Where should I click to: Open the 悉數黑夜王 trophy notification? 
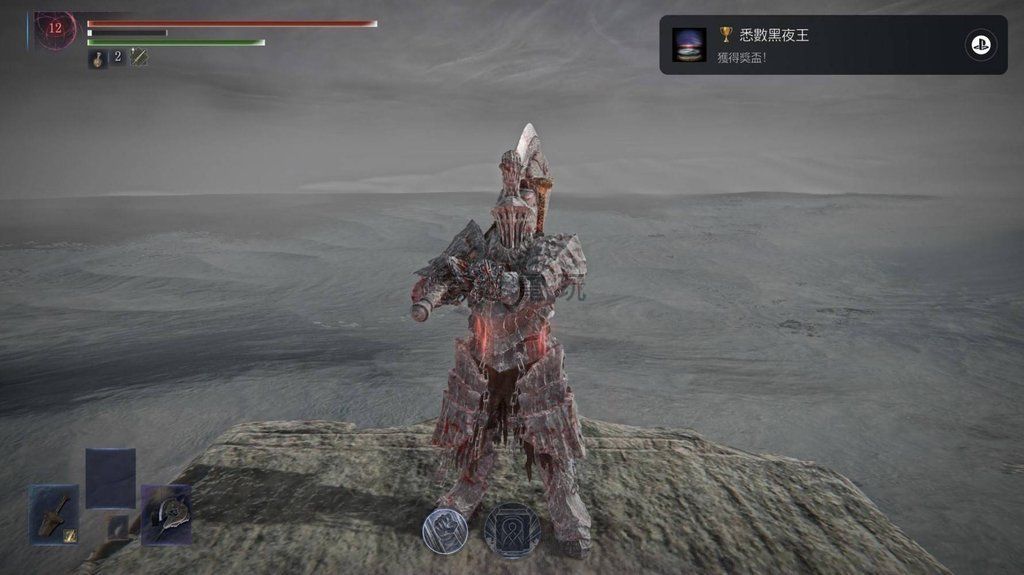pyautogui.click(x=833, y=44)
